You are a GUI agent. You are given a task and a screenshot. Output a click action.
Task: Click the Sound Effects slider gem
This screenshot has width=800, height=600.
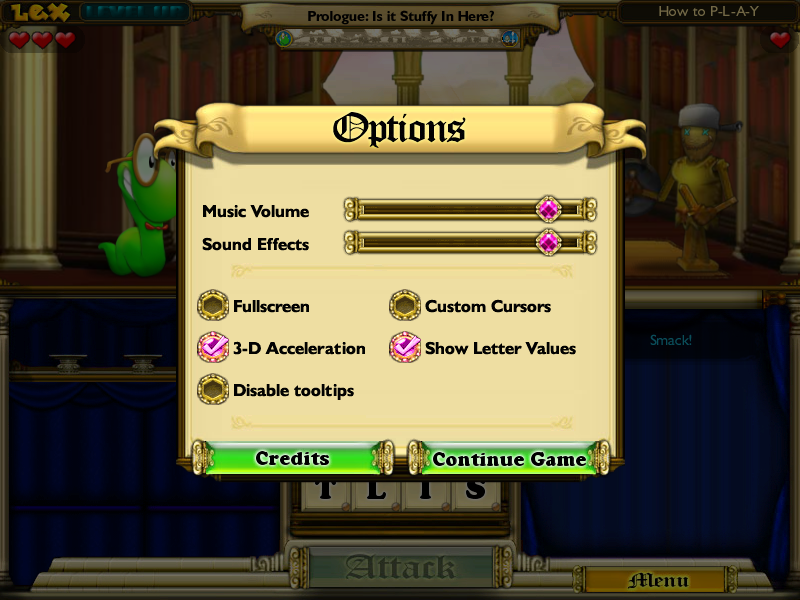(548, 243)
